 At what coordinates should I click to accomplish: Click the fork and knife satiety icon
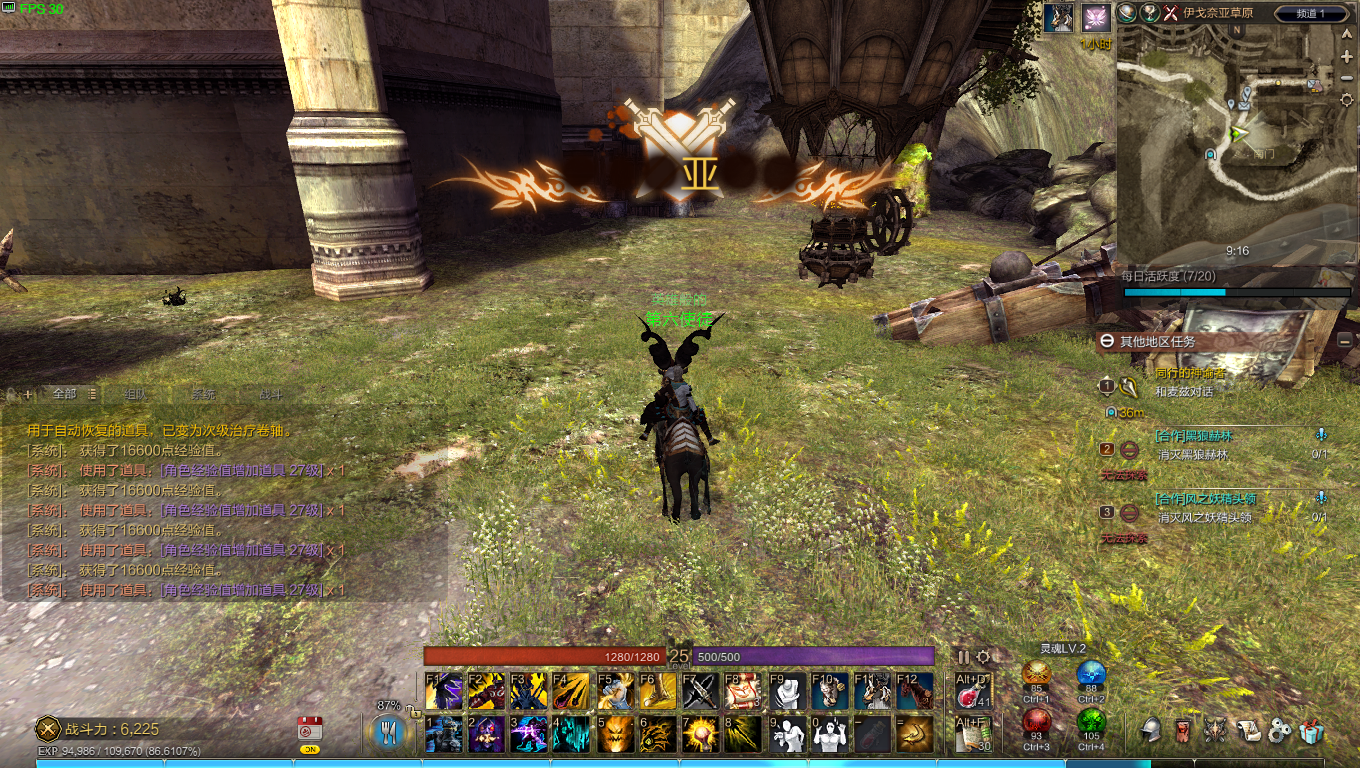click(388, 732)
